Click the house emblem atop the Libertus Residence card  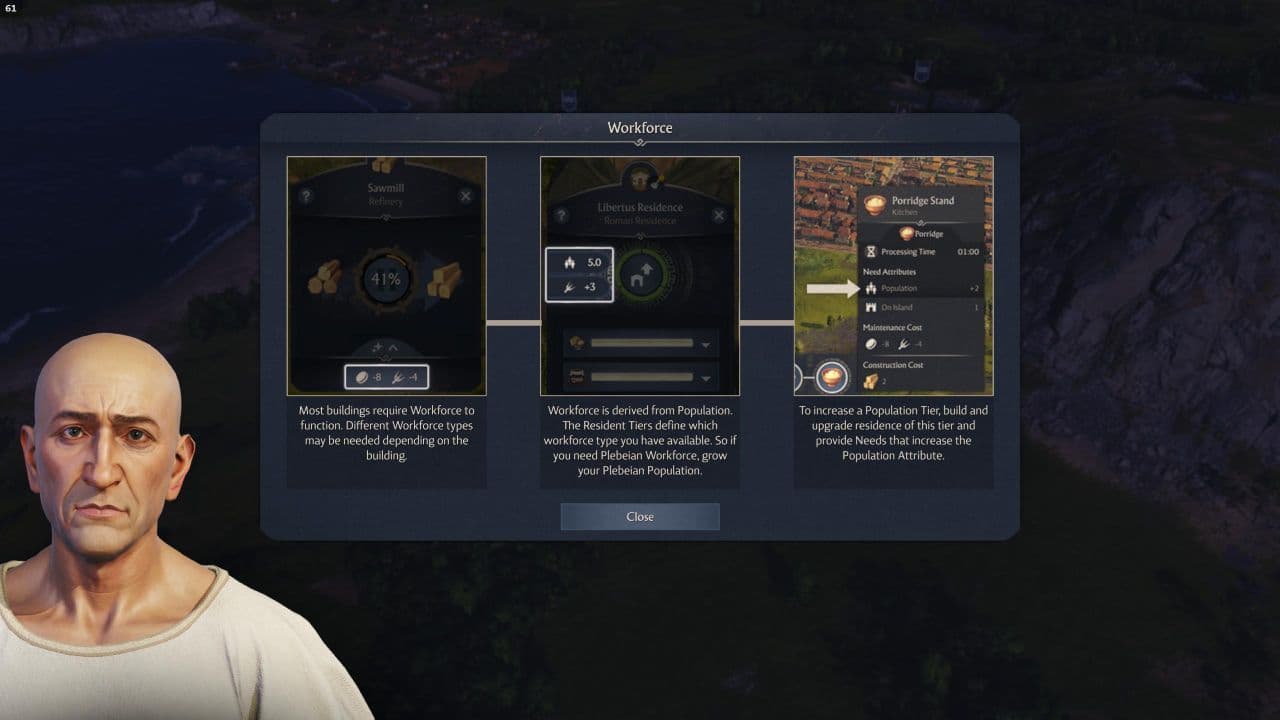pos(641,178)
